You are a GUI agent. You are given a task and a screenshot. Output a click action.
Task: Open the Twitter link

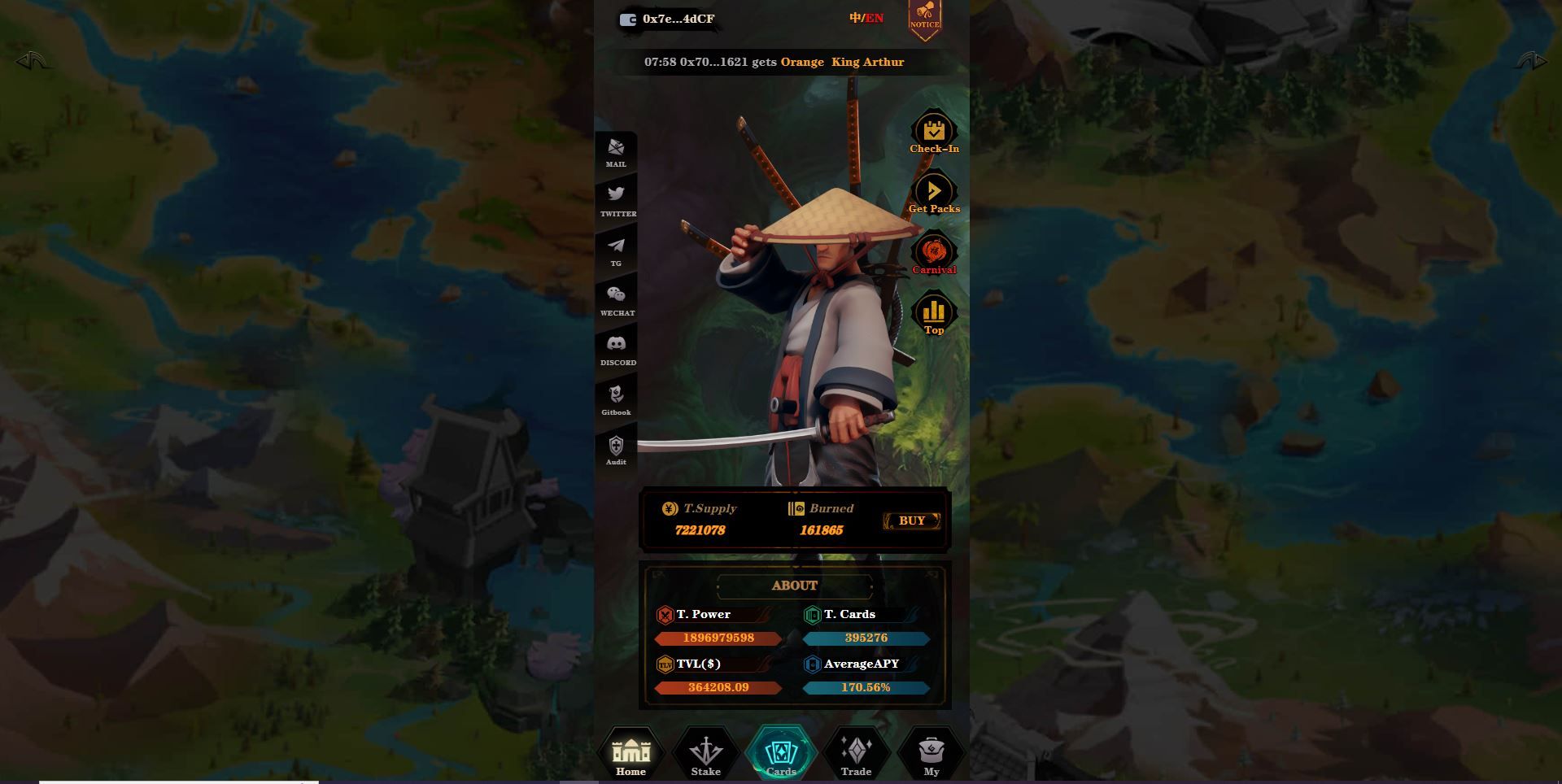tap(617, 199)
